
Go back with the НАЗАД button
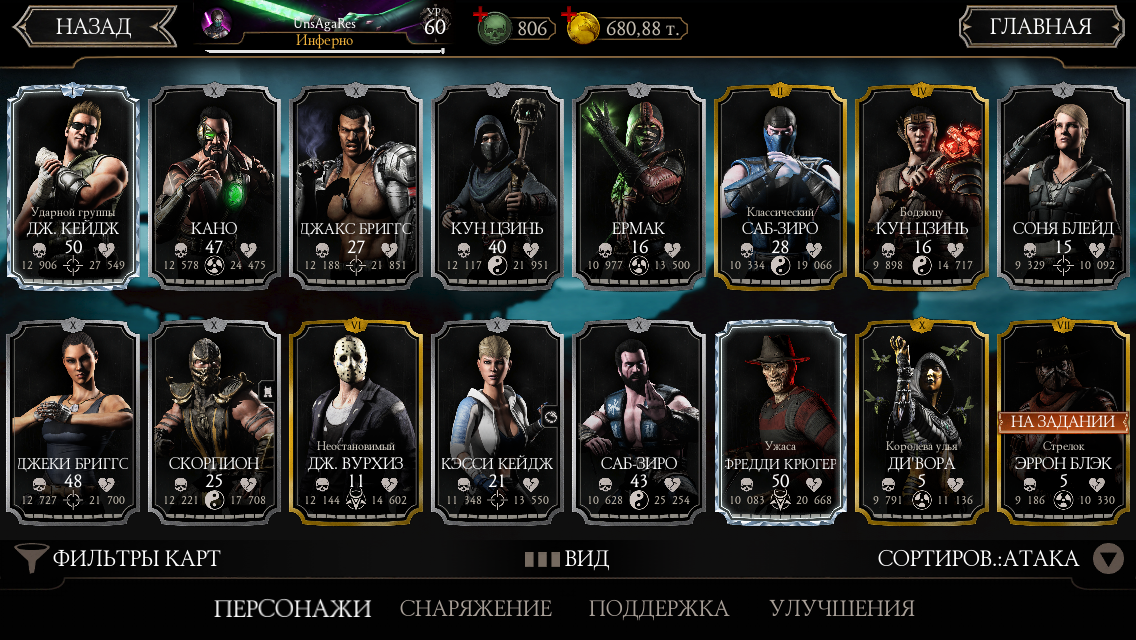(x=93, y=27)
